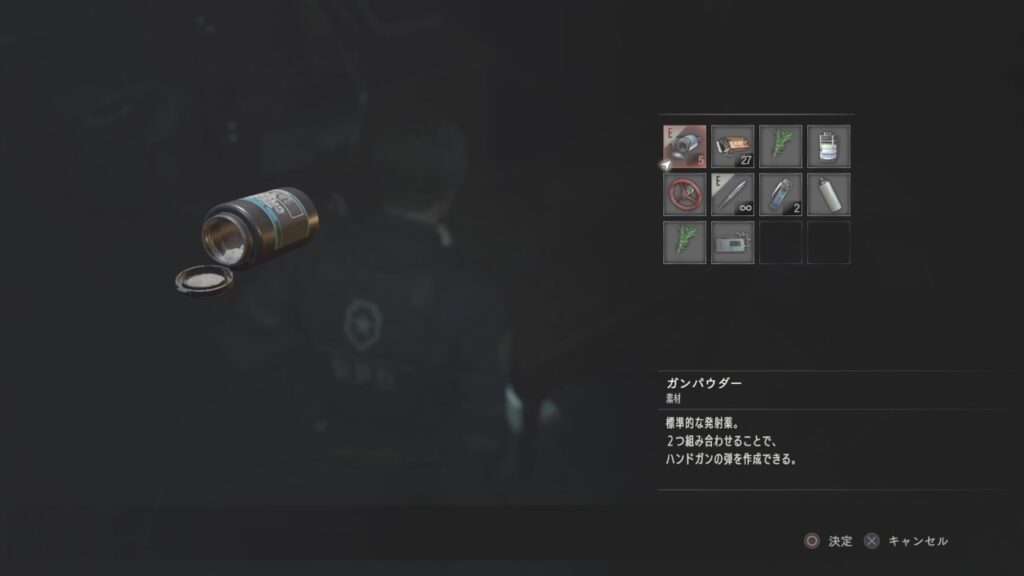Pick the green herb beside the handgun ammo
This screenshot has height=576, width=1024.
(781, 146)
